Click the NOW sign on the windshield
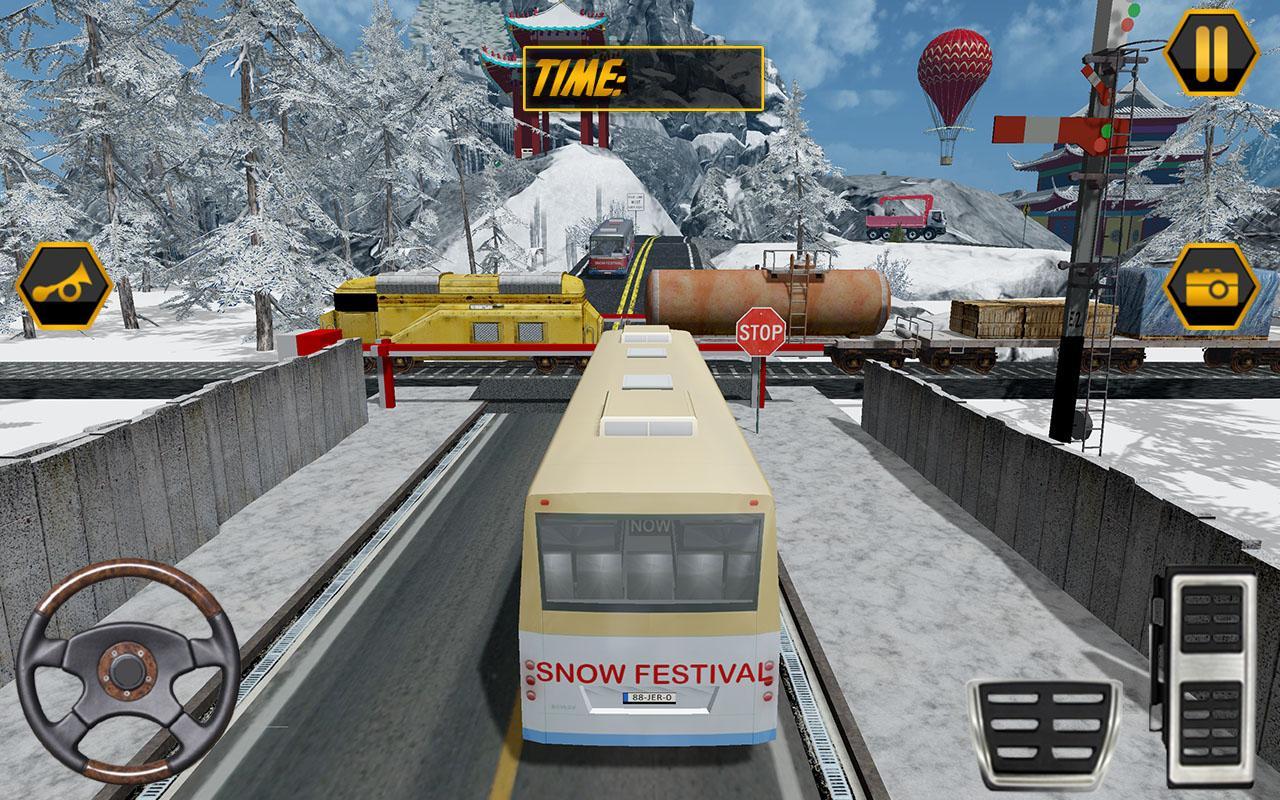The width and height of the screenshot is (1280, 800). point(648,523)
